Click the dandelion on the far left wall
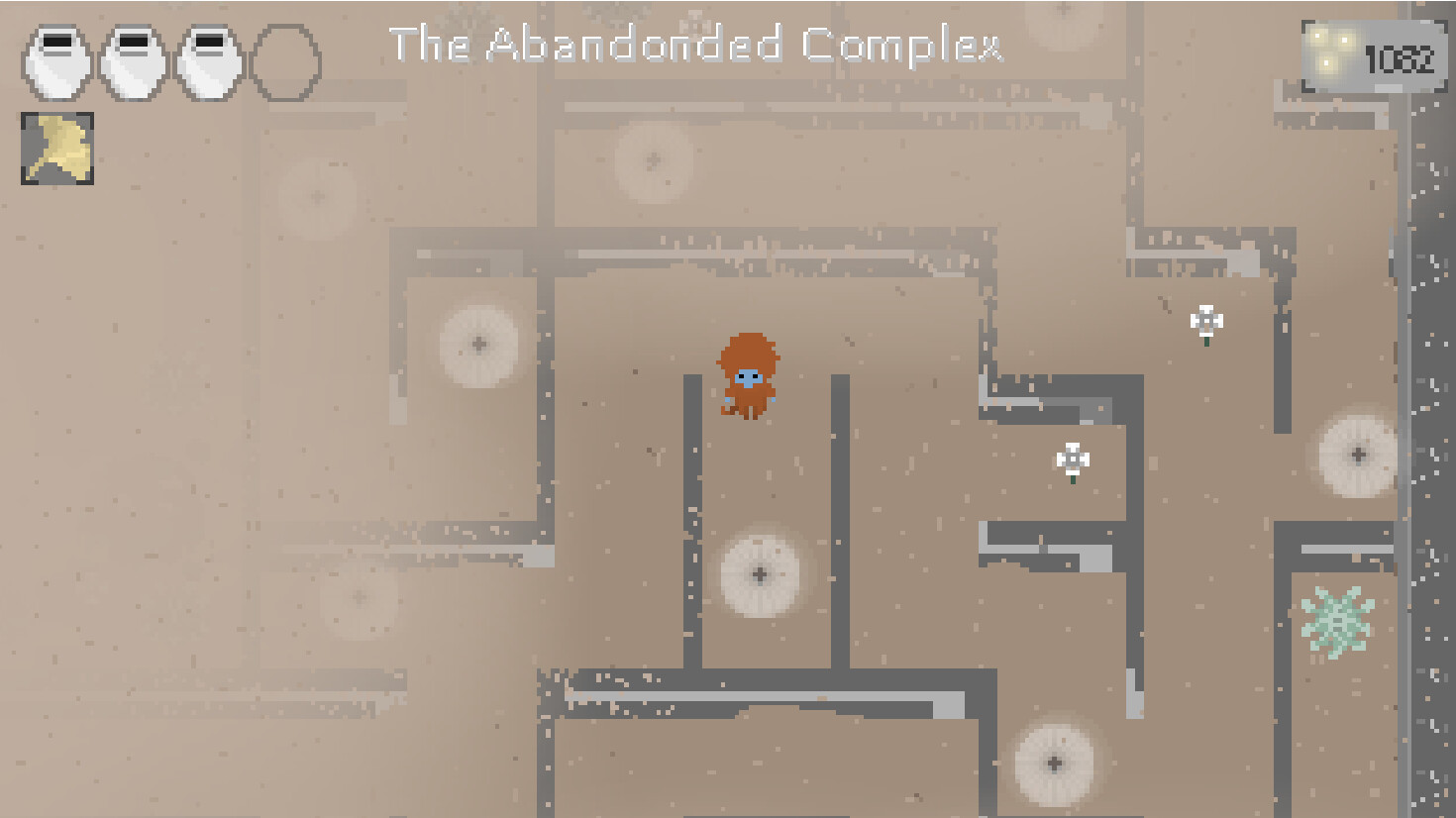 tap(477, 342)
